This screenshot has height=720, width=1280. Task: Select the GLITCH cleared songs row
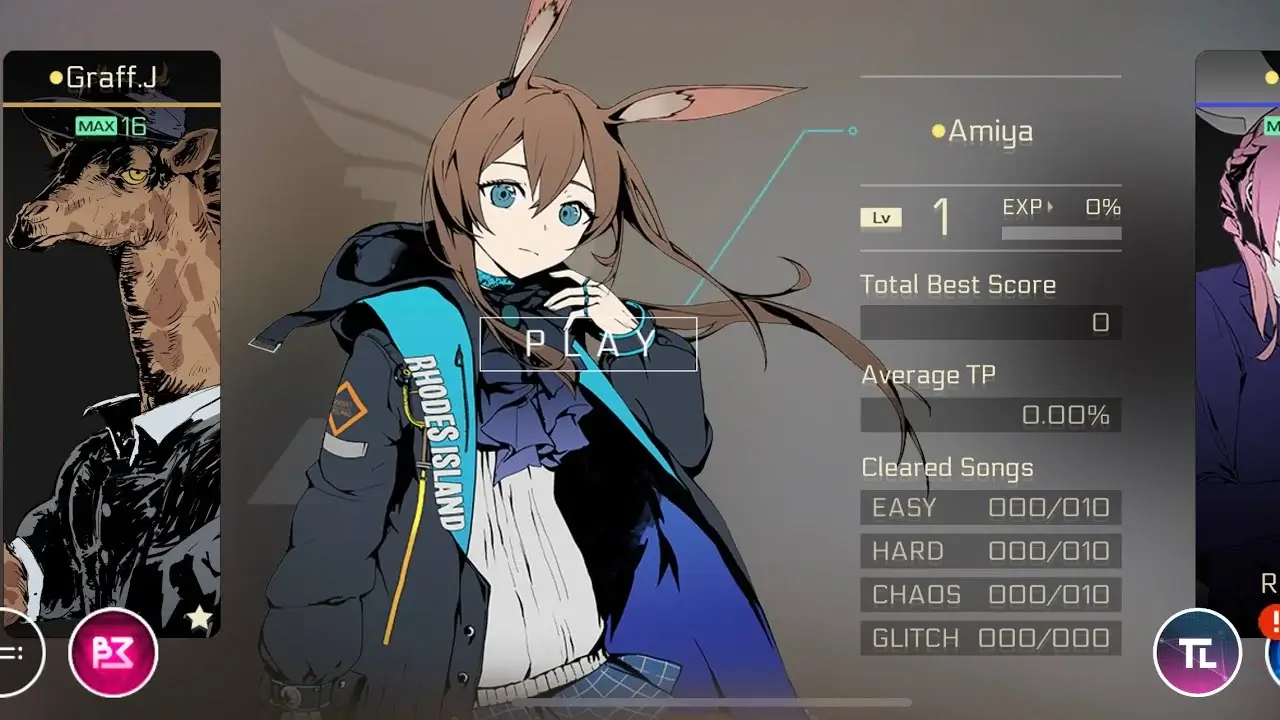(x=991, y=639)
